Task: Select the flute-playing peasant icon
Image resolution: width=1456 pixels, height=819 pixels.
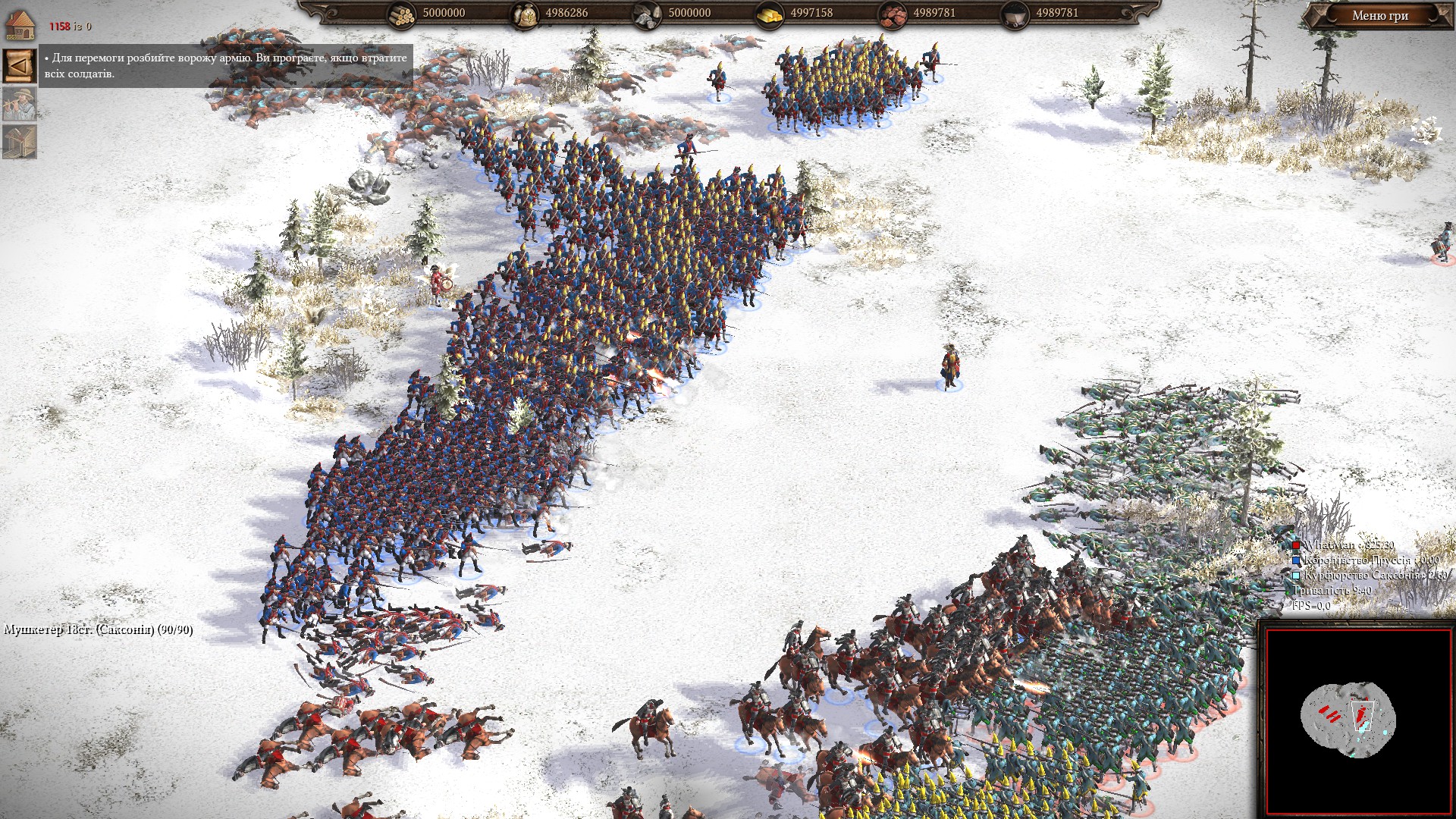Action: click(19, 104)
